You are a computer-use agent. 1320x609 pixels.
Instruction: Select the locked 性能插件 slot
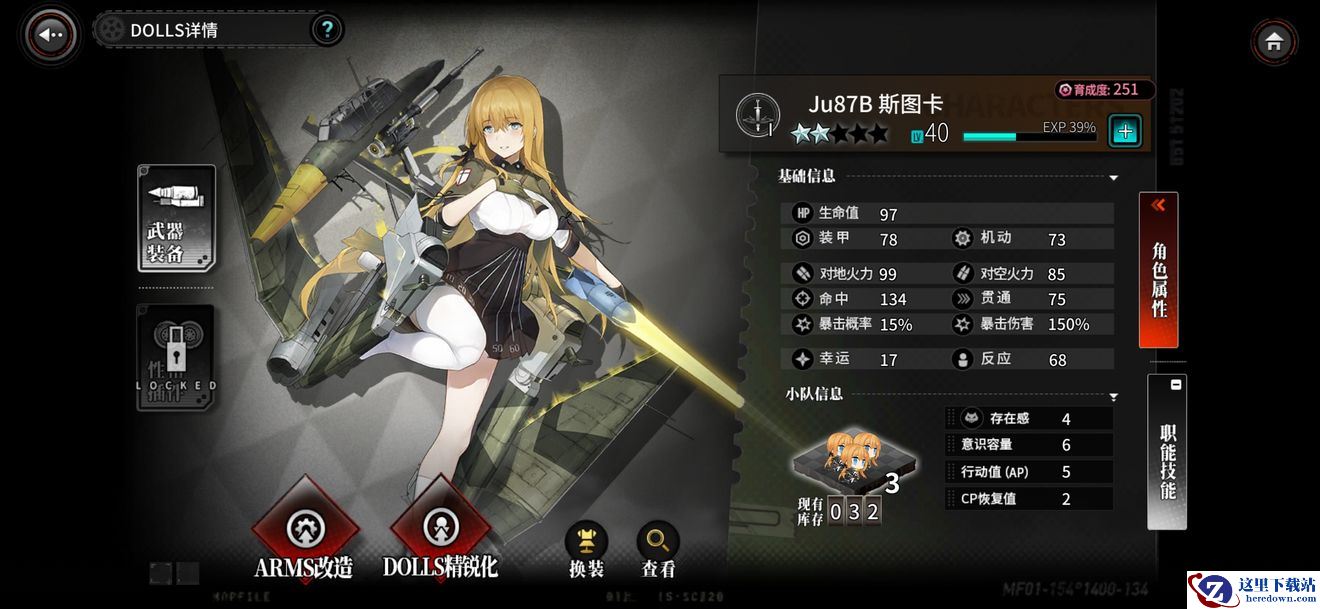pyautogui.click(x=176, y=357)
